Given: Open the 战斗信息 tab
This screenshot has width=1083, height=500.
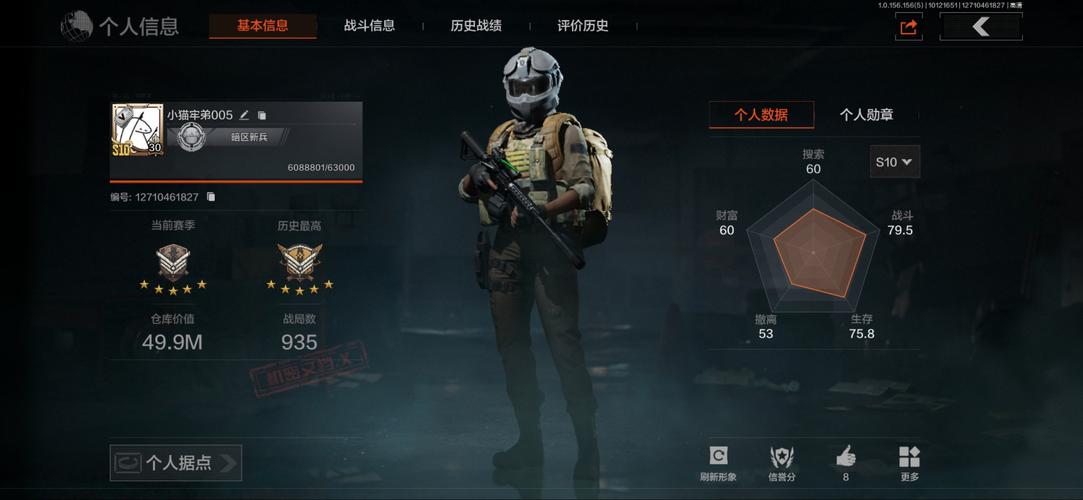Looking at the screenshot, I should click(369, 26).
